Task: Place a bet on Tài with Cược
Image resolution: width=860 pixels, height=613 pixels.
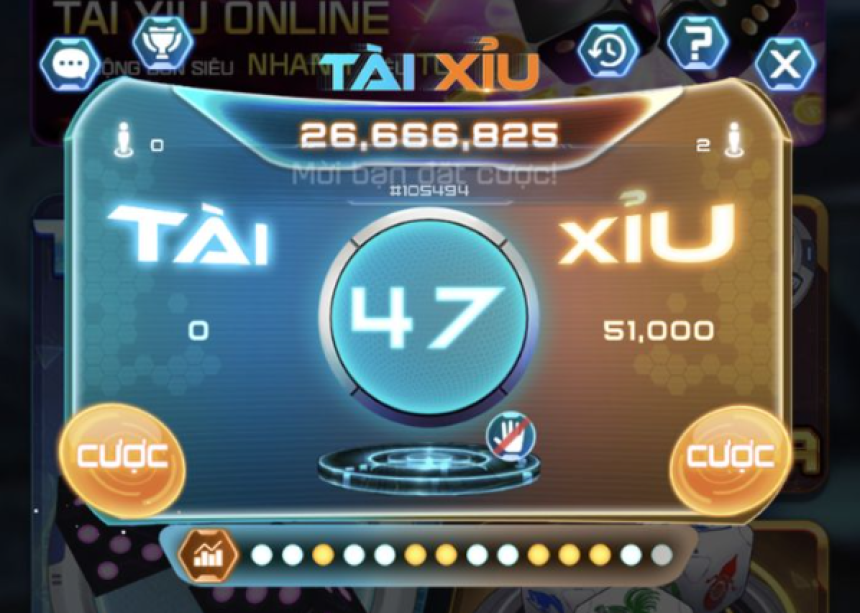Action: pos(122,458)
